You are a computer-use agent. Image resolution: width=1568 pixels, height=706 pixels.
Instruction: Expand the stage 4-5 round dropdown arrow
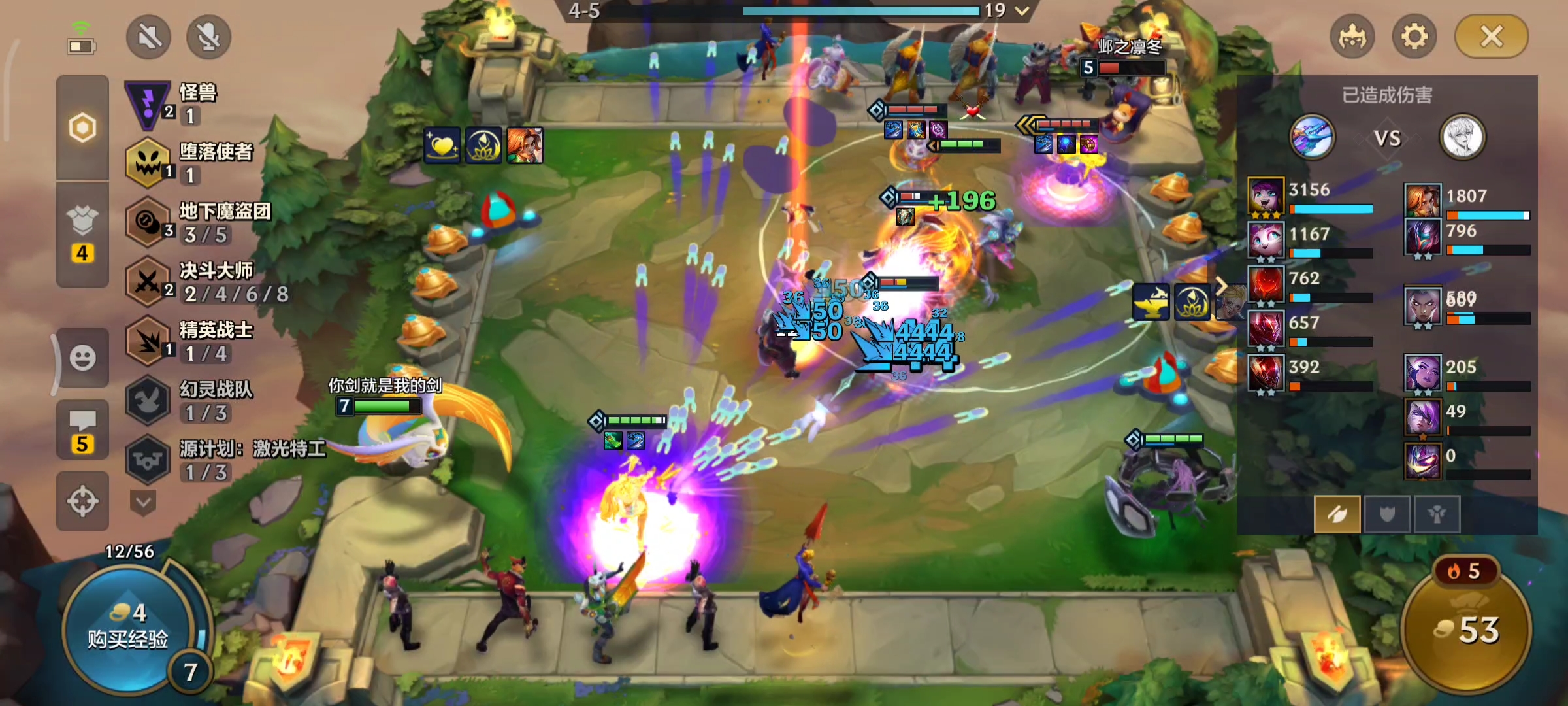click(x=1022, y=10)
